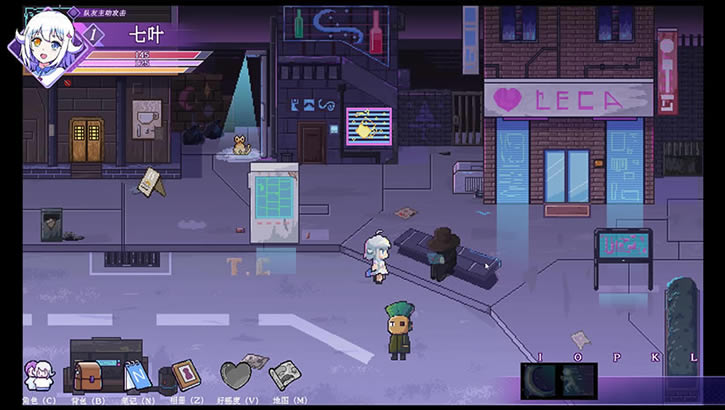Toggle the 队友主动攻击 diamond option
The width and height of the screenshot is (725, 410).
[71, 11]
